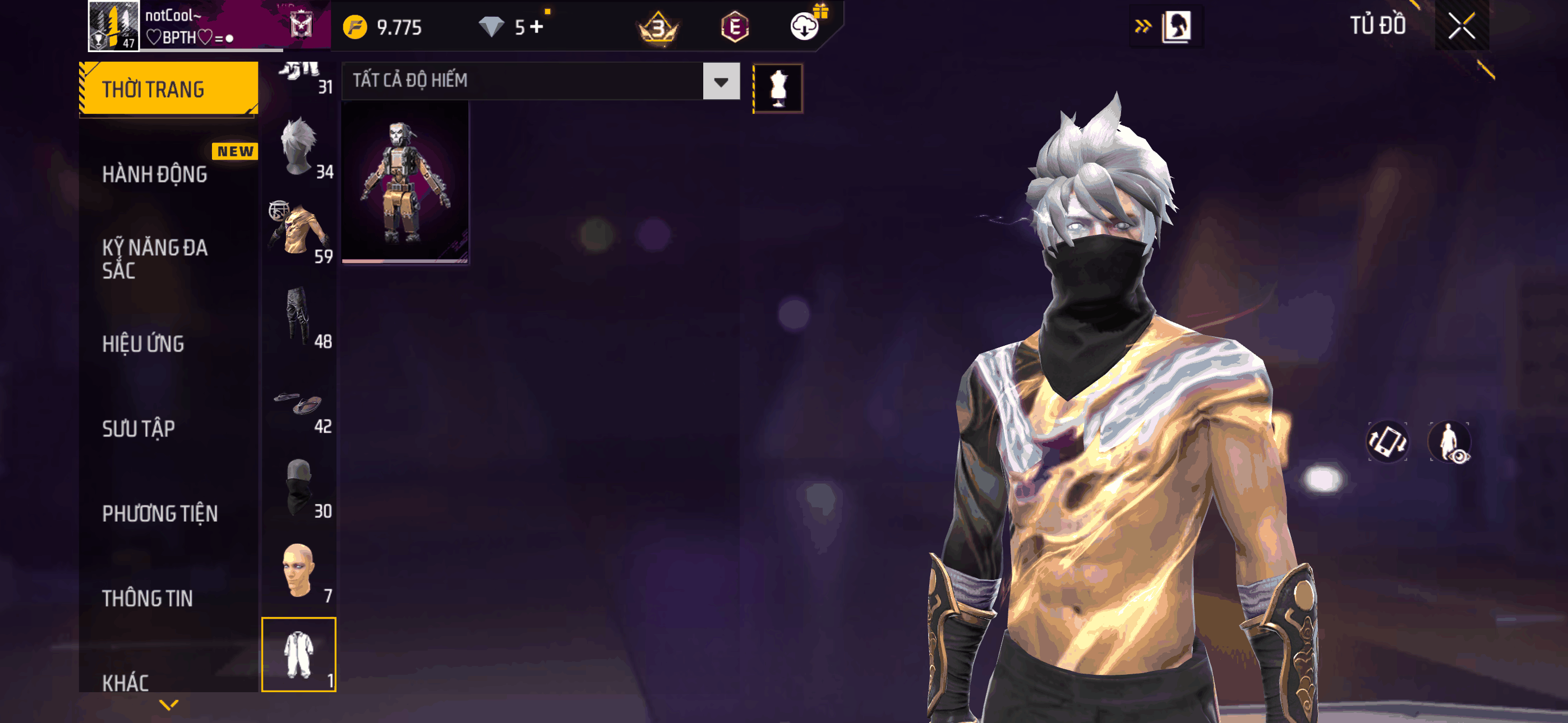
Task: Open the HÀNH ĐỘNG category
Action: tap(155, 174)
